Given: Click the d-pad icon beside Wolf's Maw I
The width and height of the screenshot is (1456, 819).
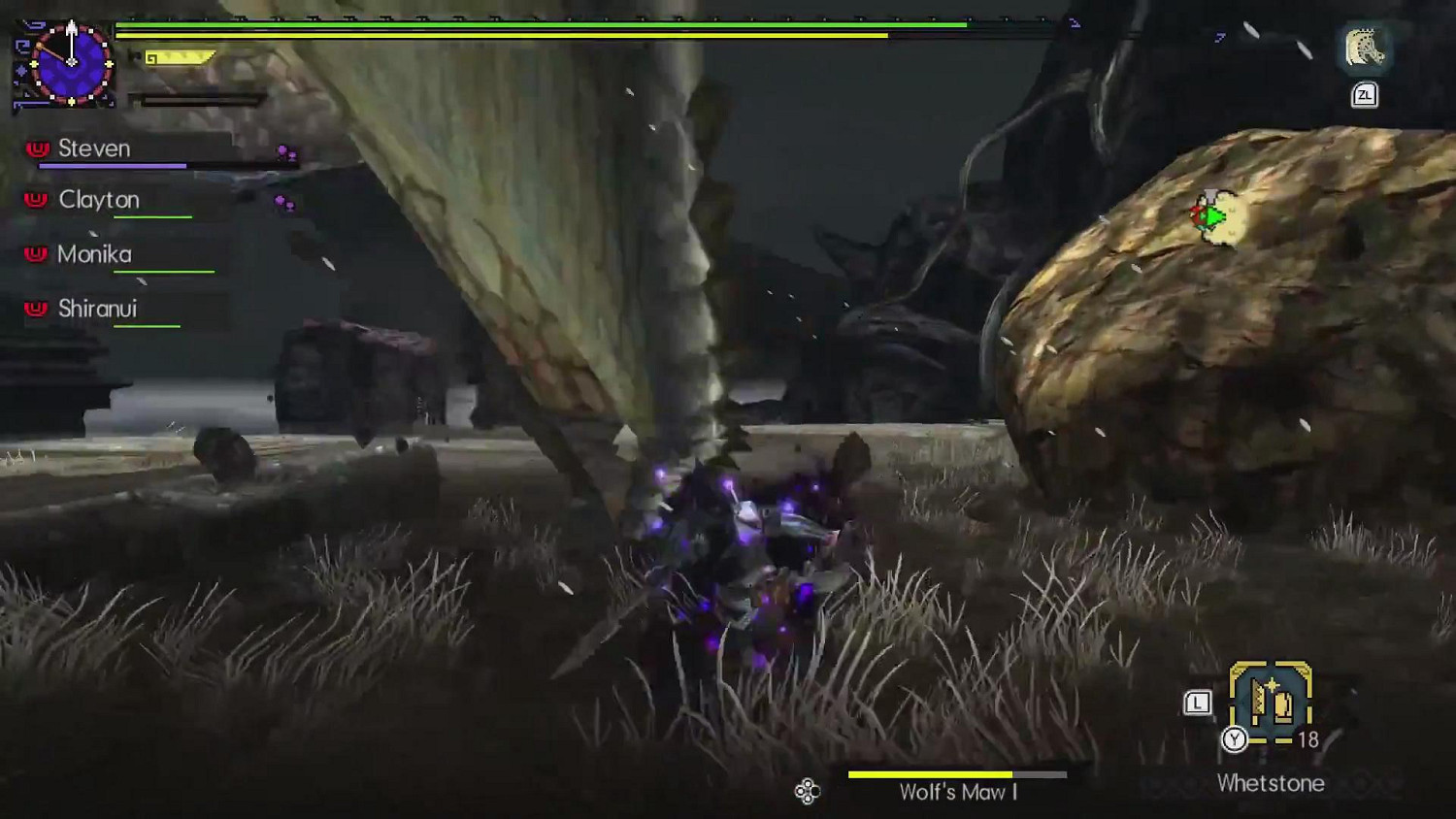Looking at the screenshot, I should (x=806, y=793).
